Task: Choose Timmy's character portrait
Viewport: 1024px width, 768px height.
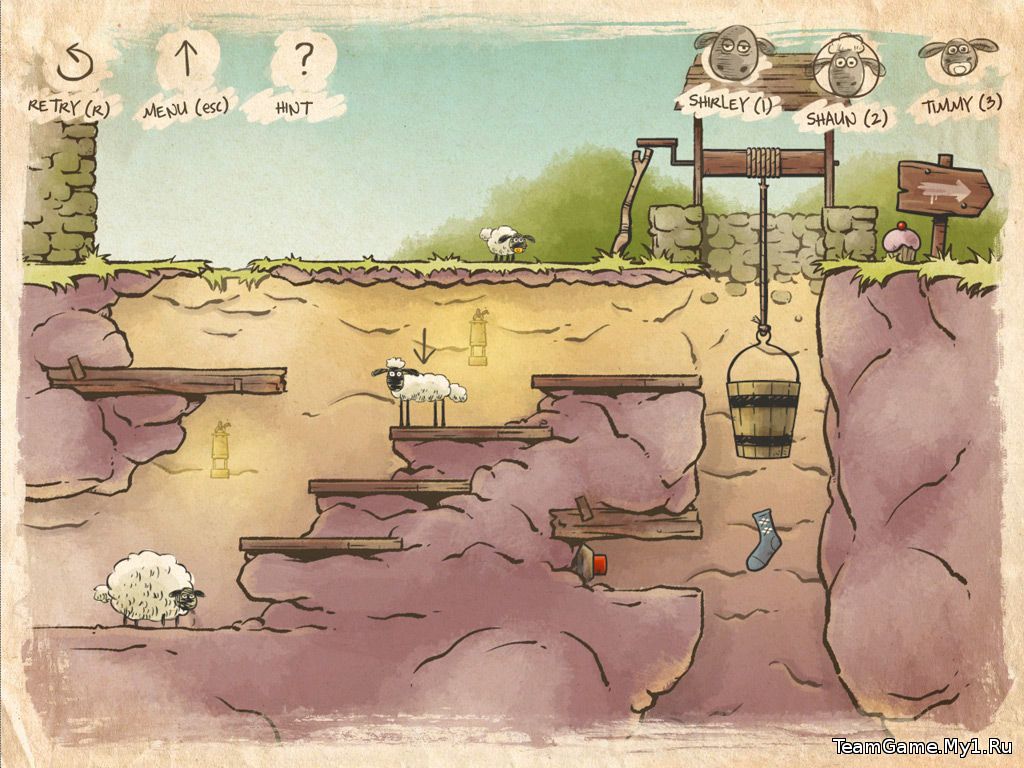Action: 958,60
